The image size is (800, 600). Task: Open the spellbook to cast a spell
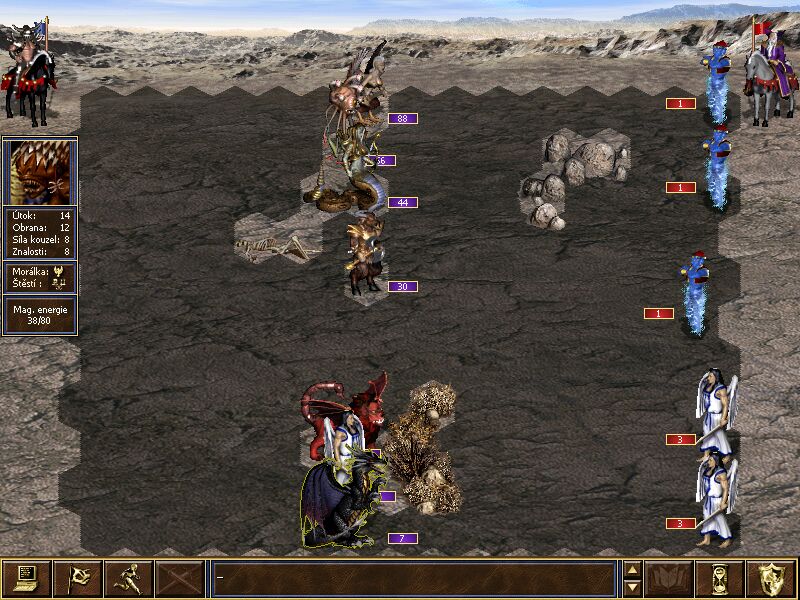pos(669,578)
